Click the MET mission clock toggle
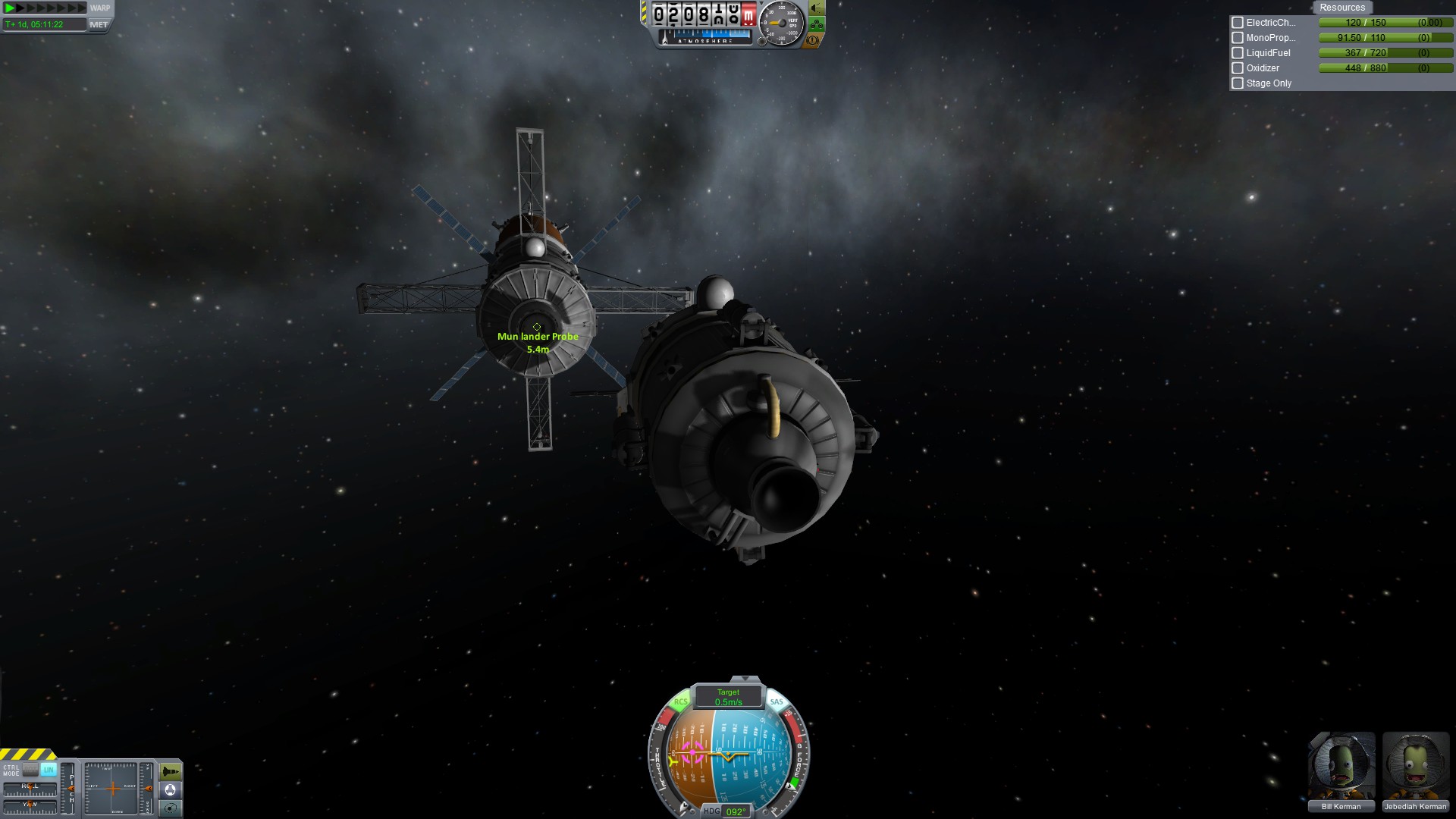This screenshot has width=1456, height=819. [x=99, y=24]
